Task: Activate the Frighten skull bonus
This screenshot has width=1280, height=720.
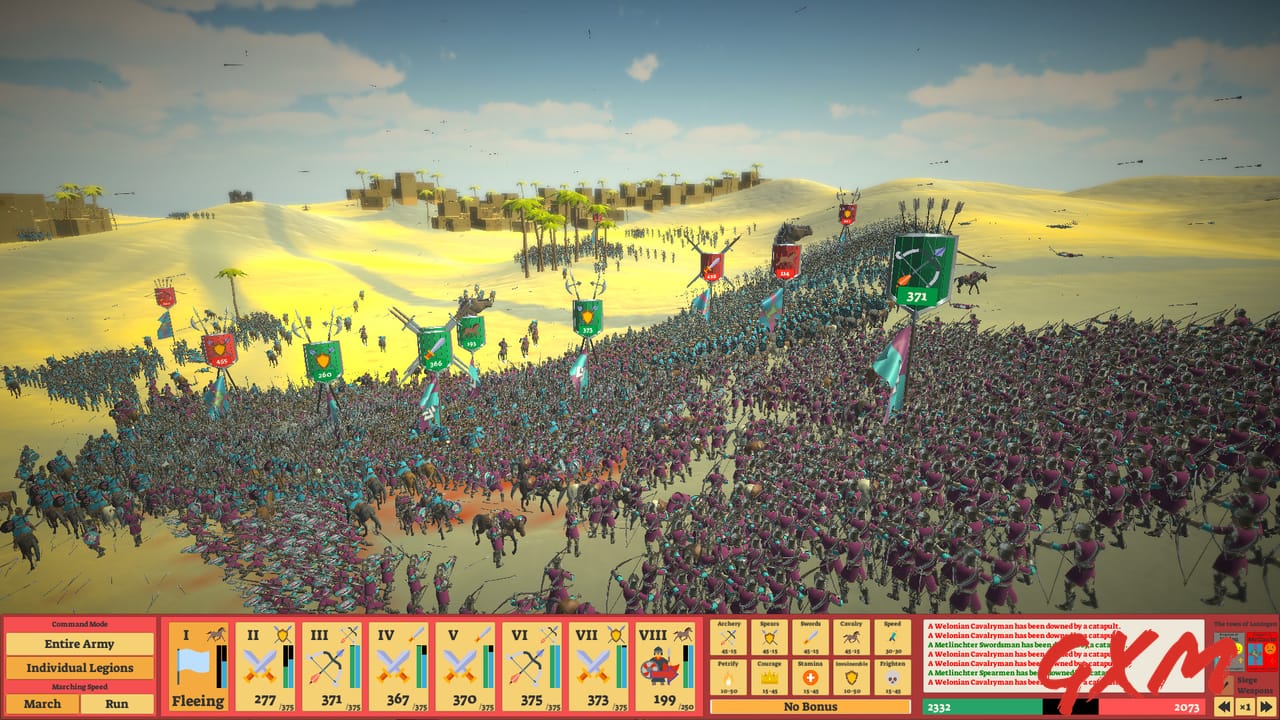Action: [892, 678]
